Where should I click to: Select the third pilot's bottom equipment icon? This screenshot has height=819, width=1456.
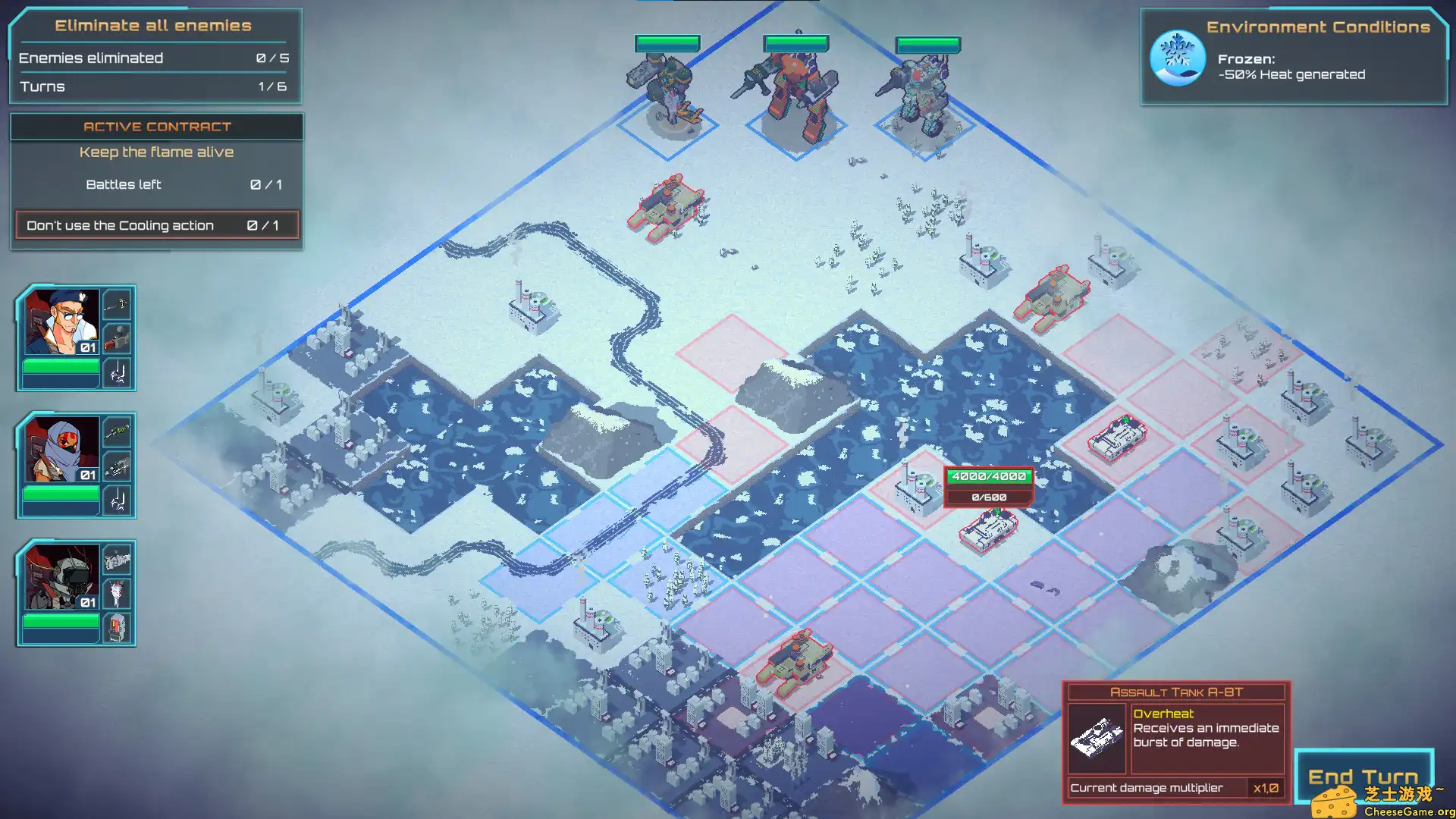(118, 629)
